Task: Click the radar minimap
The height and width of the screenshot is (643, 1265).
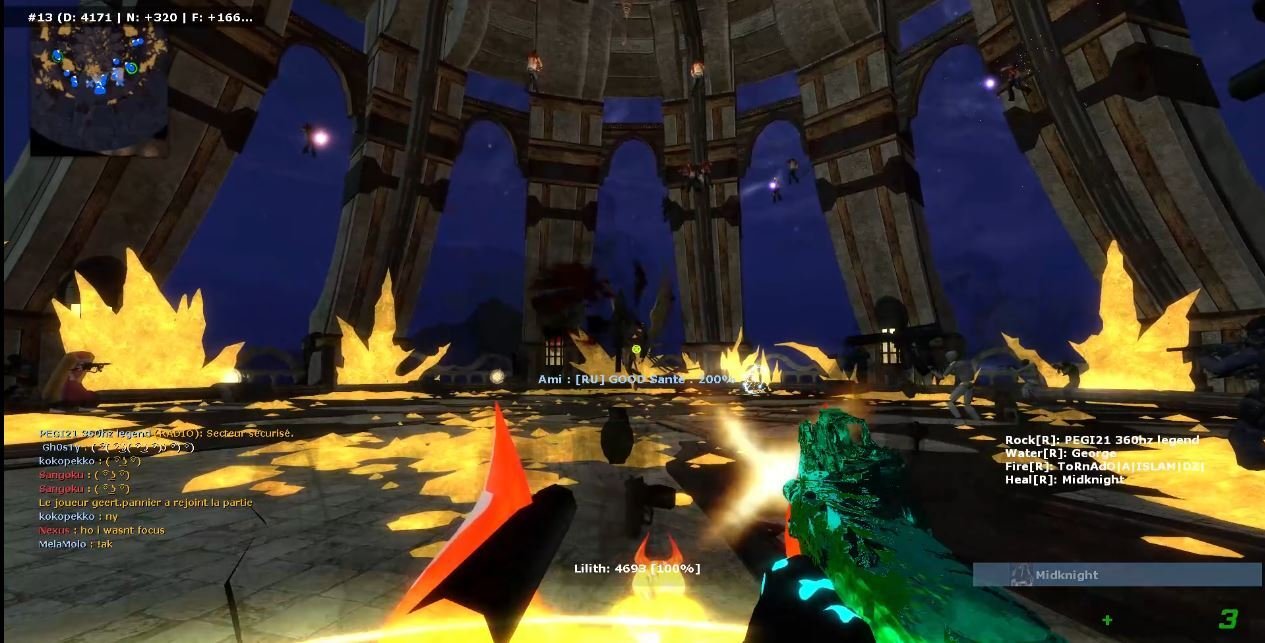Action: tap(98, 90)
